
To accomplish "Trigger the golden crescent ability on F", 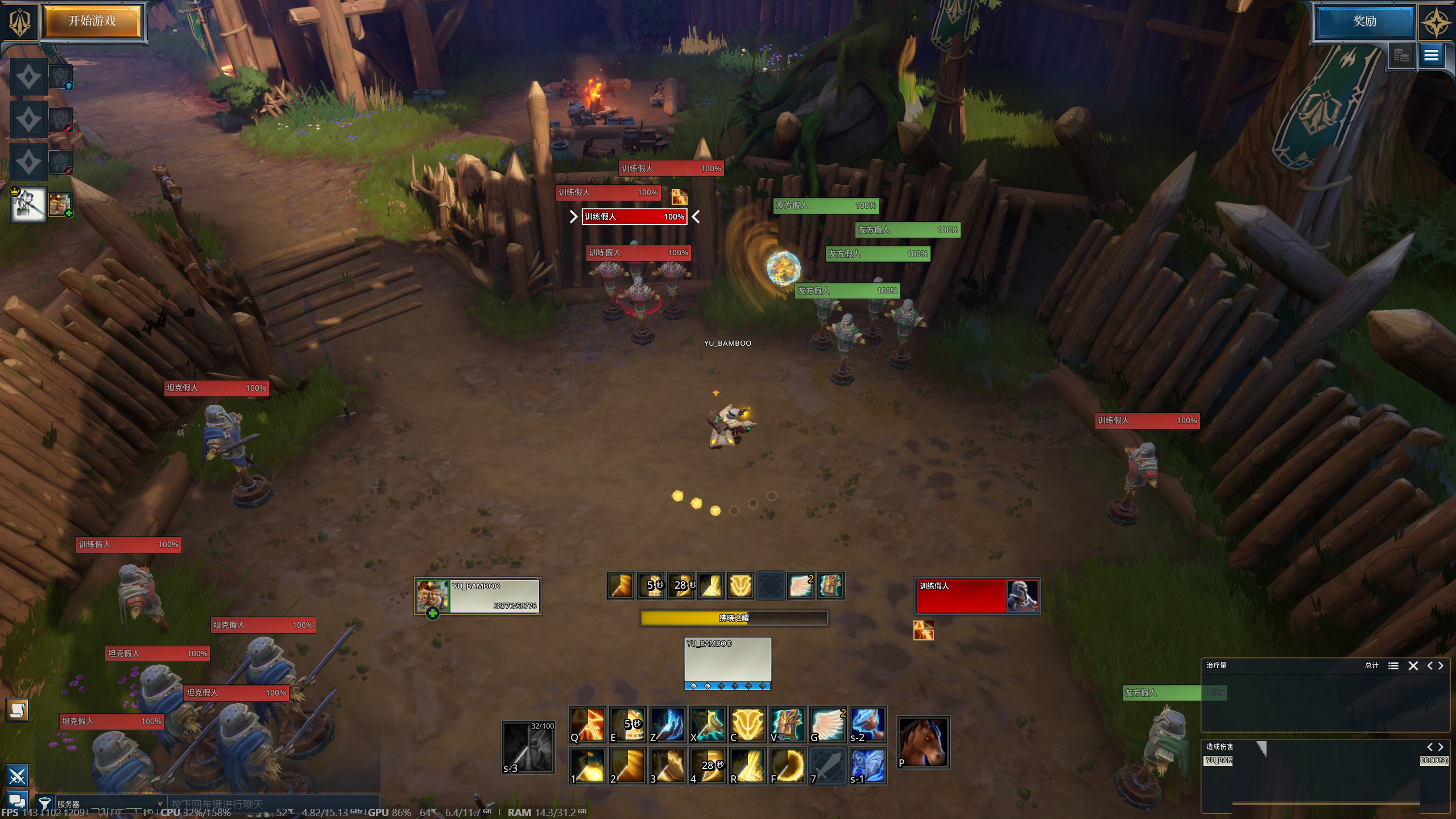I will tap(788, 766).
